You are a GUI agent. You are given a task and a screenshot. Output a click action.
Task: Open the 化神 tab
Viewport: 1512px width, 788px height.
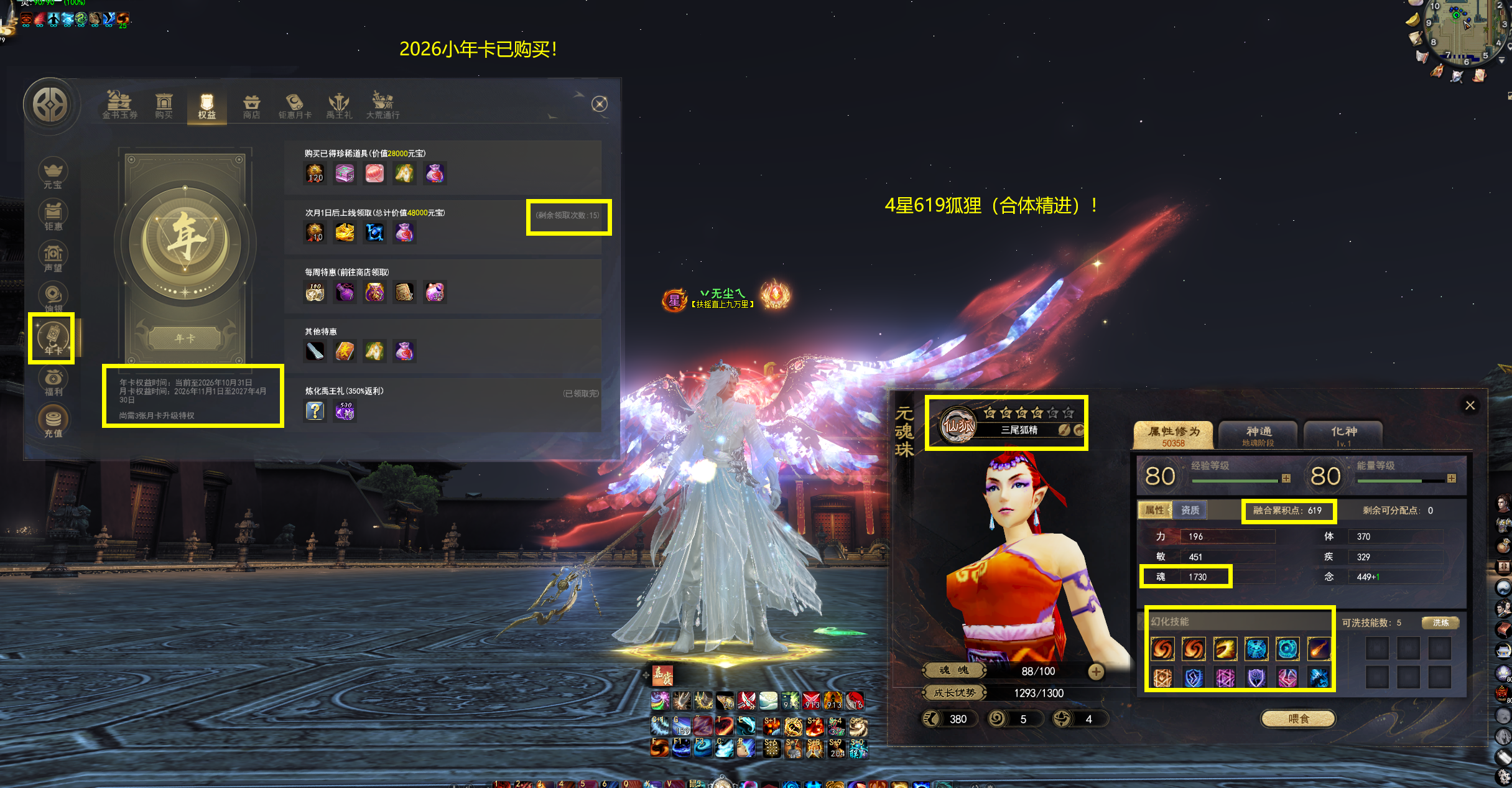pyautogui.click(x=1343, y=435)
